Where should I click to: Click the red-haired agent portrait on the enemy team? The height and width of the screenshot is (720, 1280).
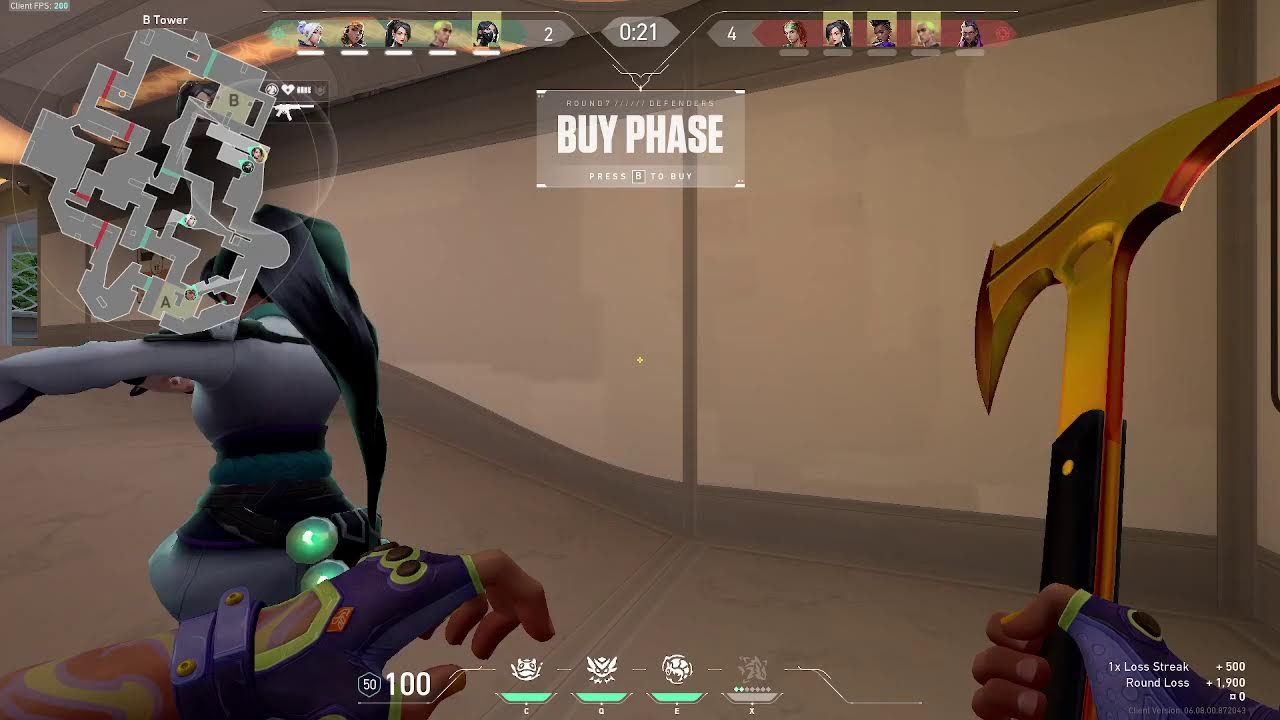(794, 34)
